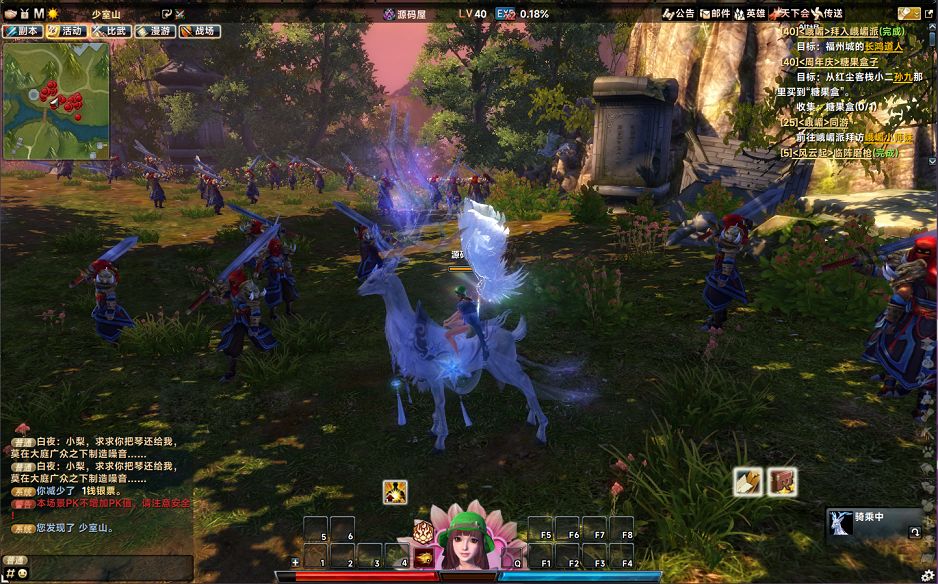Select the 拜入峨嵋派 quest entry
This screenshot has height=584, width=938.
point(839,32)
